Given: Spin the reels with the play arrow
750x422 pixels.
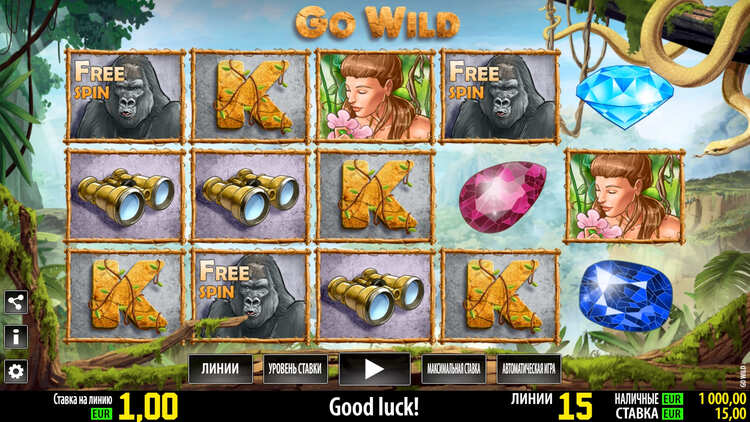Looking at the screenshot, I should pyautogui.click(x=374, y=369).
